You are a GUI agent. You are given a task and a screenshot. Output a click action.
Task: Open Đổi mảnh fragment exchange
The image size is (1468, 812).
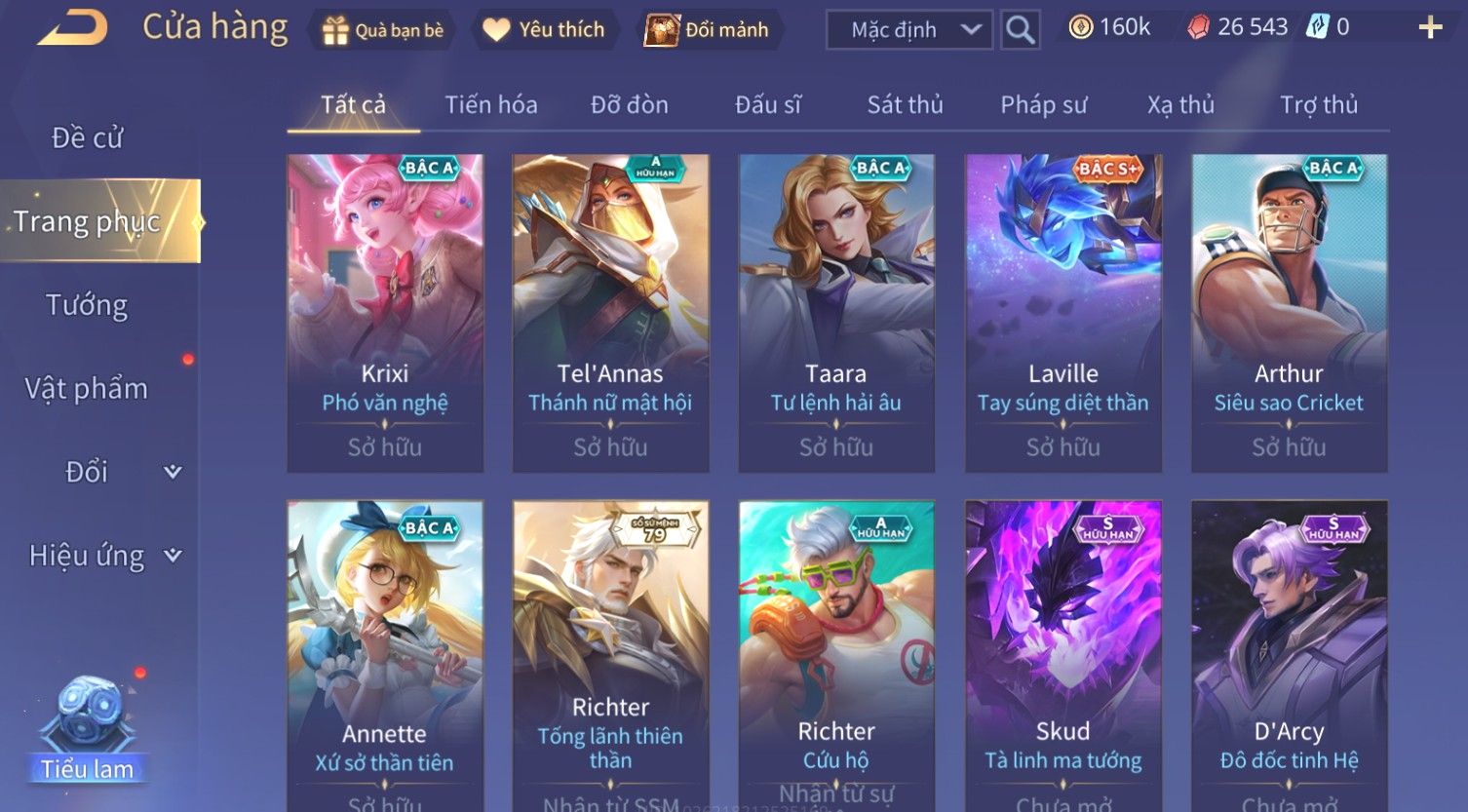point(708,30)
